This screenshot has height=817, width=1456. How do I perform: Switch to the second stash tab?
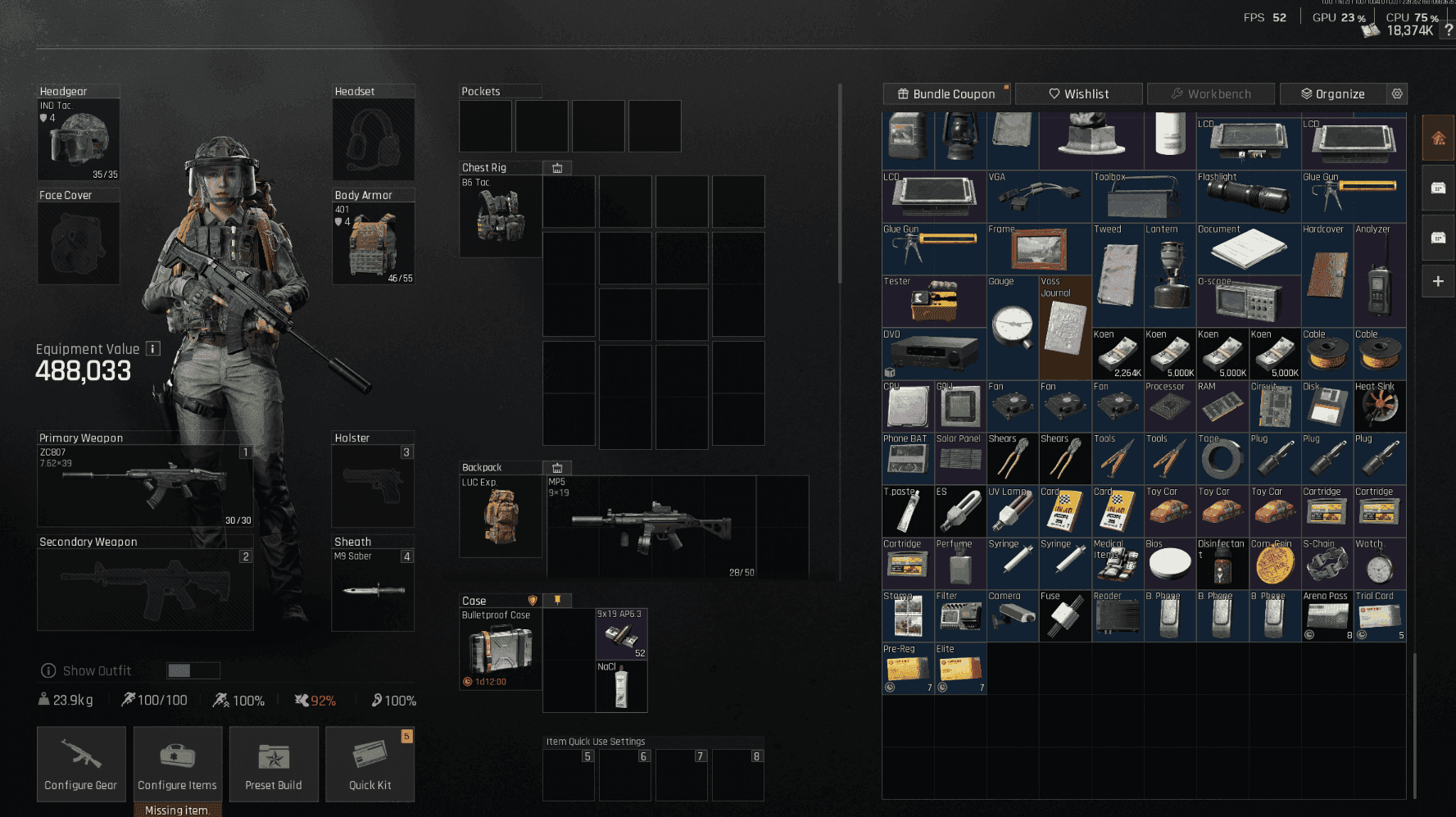click(1438, 188)
